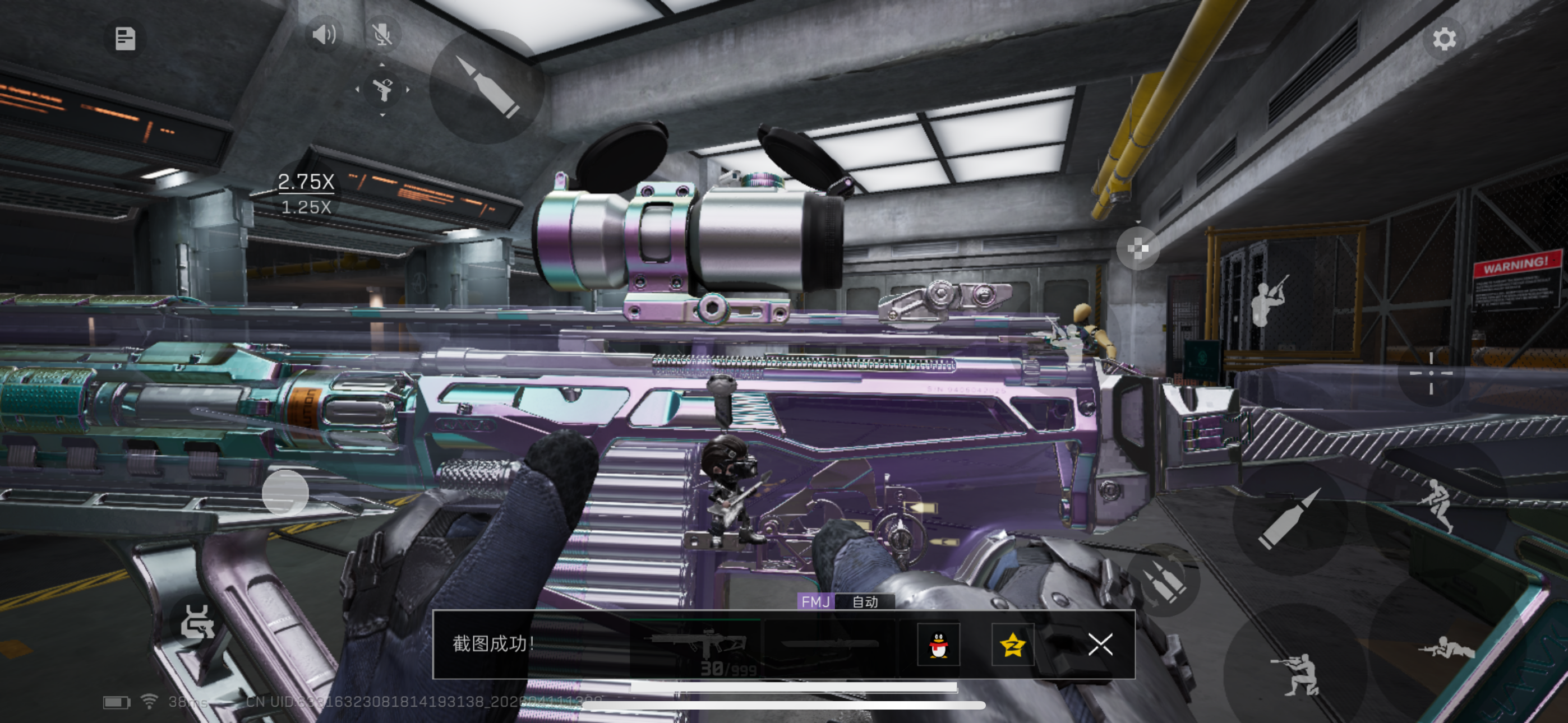Toggle the 自动 fire mode

[864, 601]
